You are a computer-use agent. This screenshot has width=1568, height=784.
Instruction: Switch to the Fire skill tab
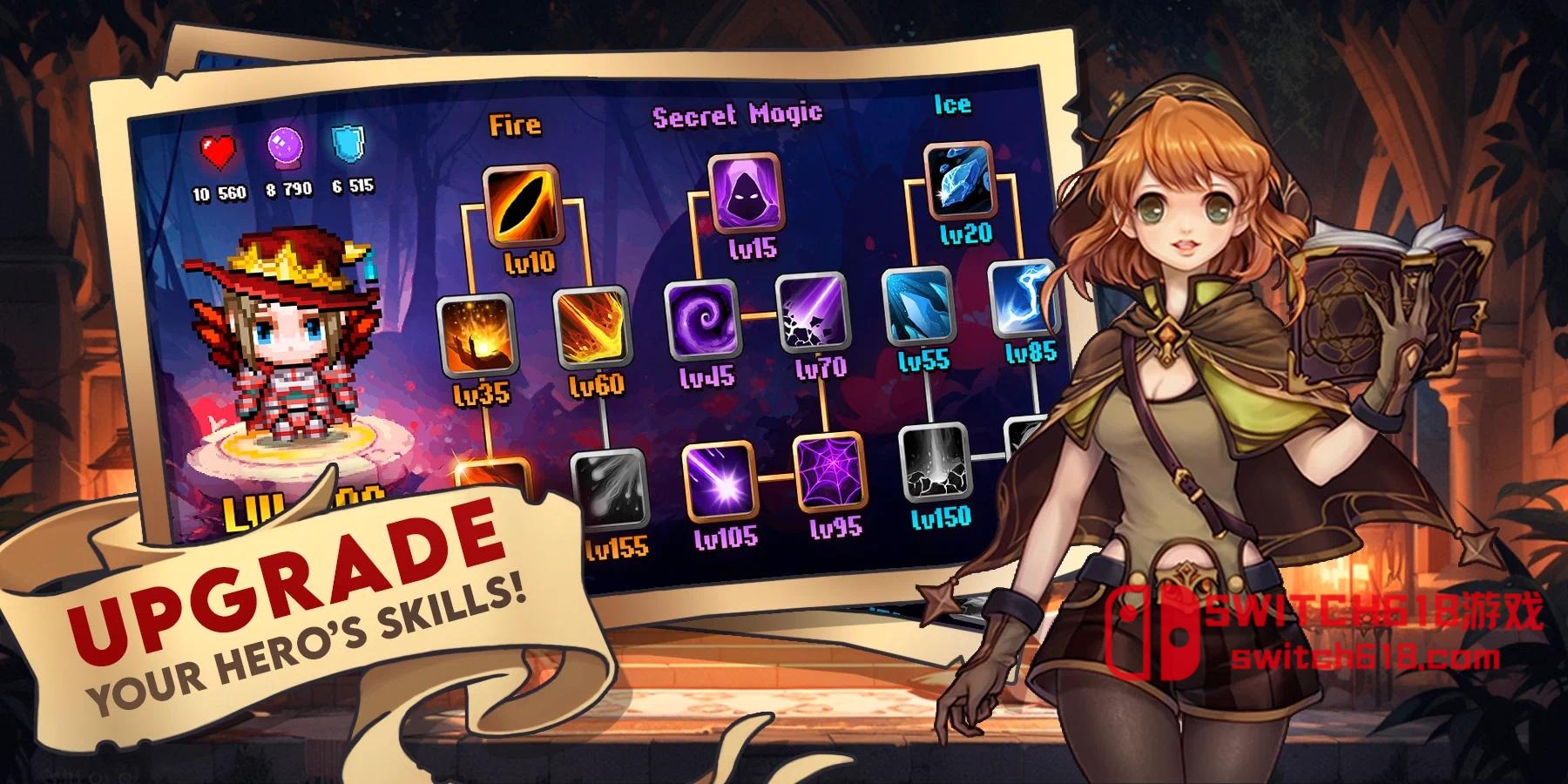517,125
